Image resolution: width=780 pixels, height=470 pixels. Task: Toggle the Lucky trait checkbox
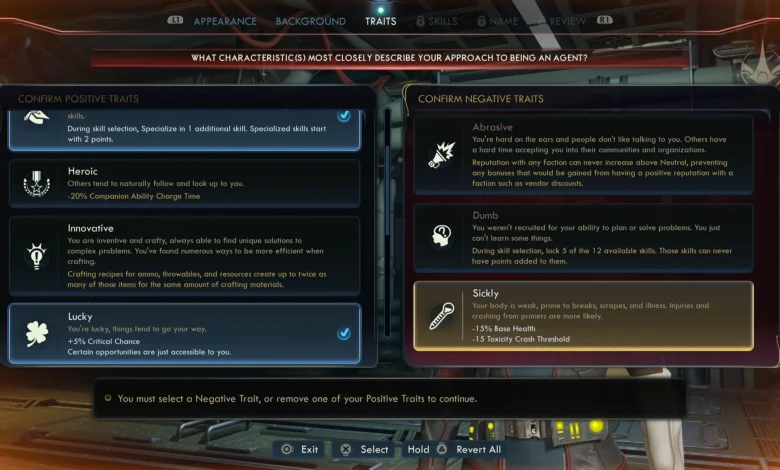(344, 333)
